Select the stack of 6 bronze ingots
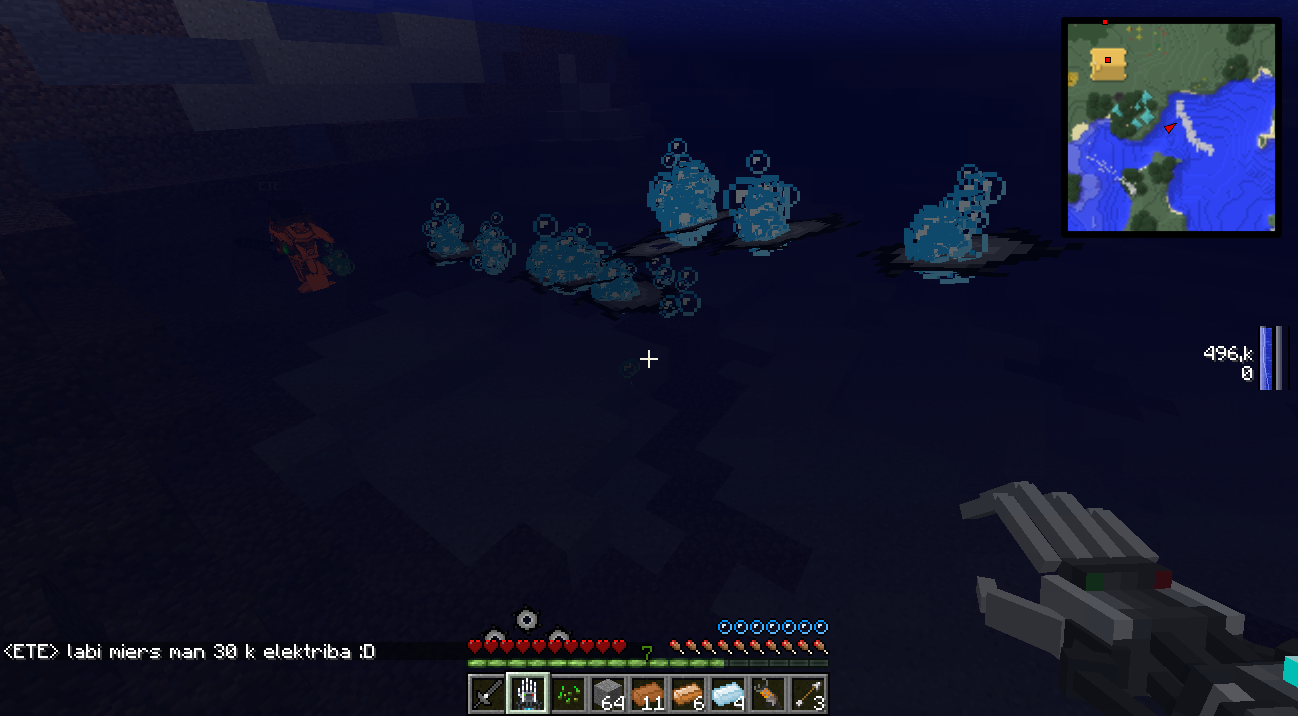This screenshot has height=716, width=1298. click(688, 693)
